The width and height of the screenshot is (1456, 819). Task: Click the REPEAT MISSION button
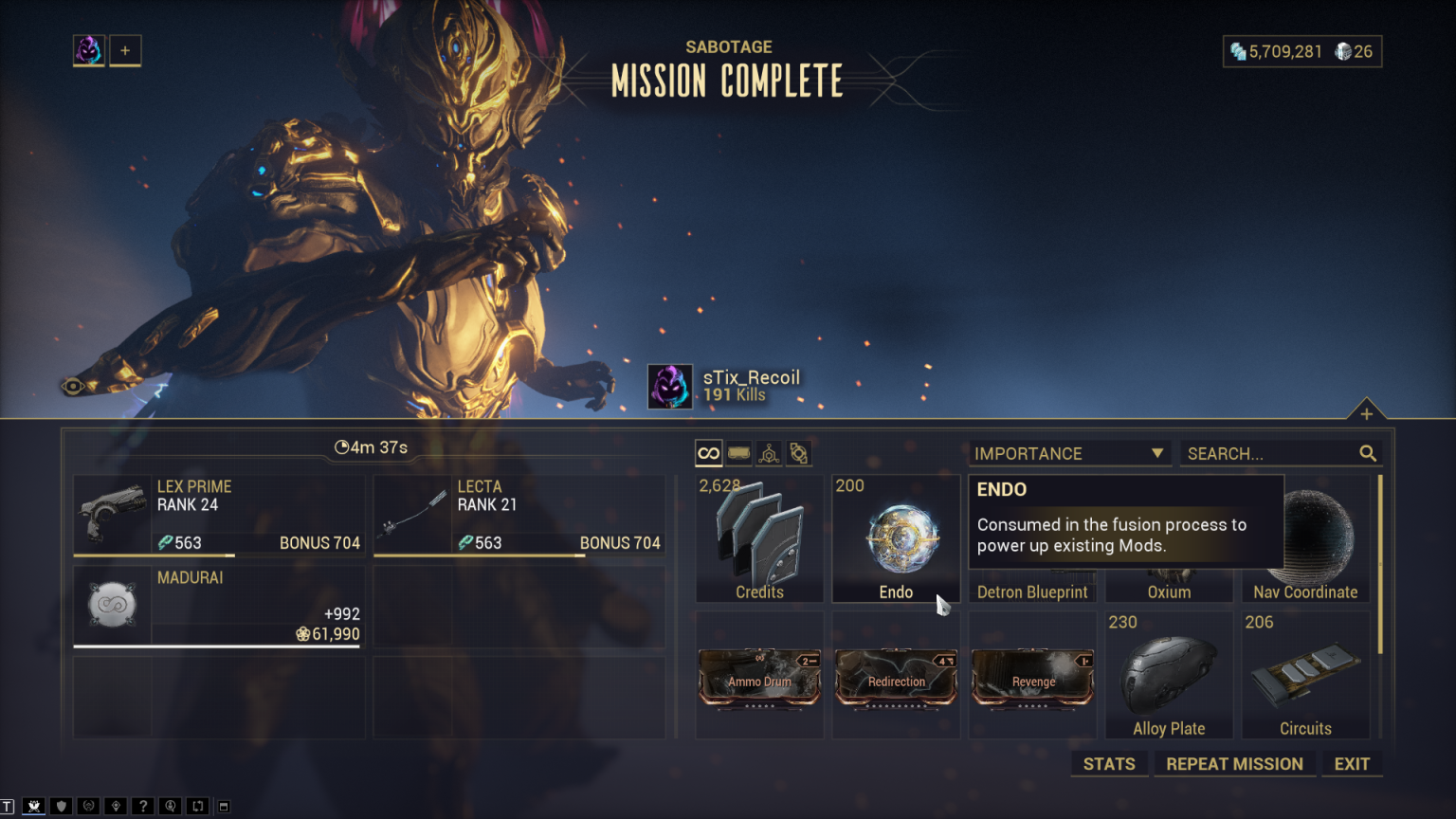tap(1234, 764)
